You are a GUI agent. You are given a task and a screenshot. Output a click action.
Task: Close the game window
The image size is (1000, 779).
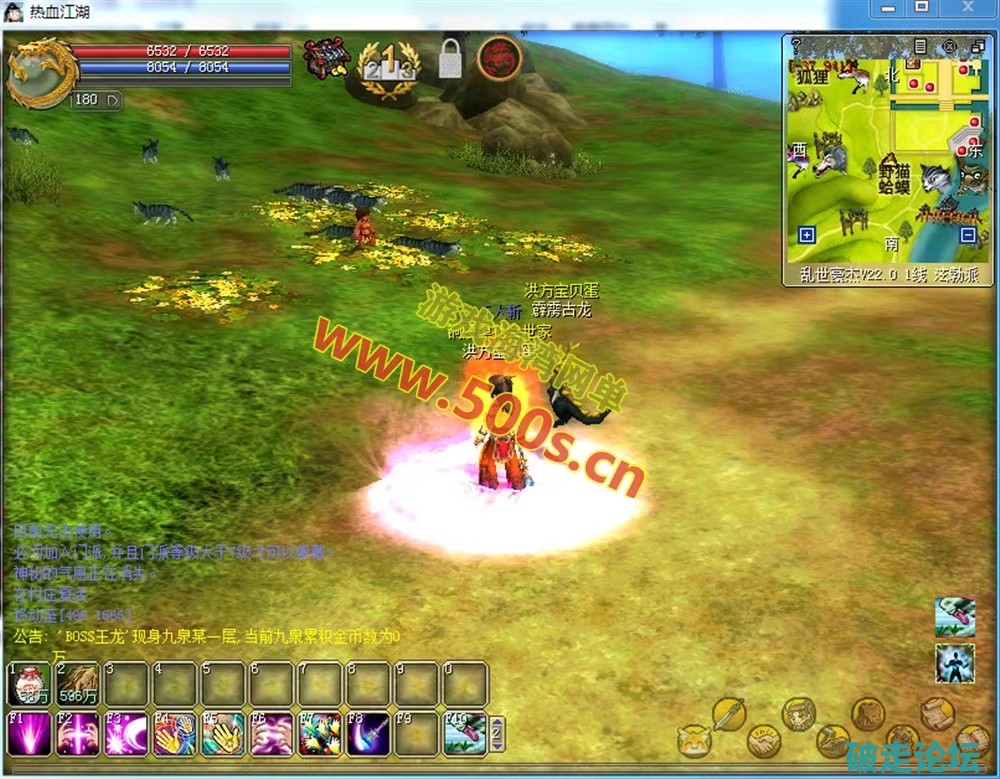tap(968, 8)
